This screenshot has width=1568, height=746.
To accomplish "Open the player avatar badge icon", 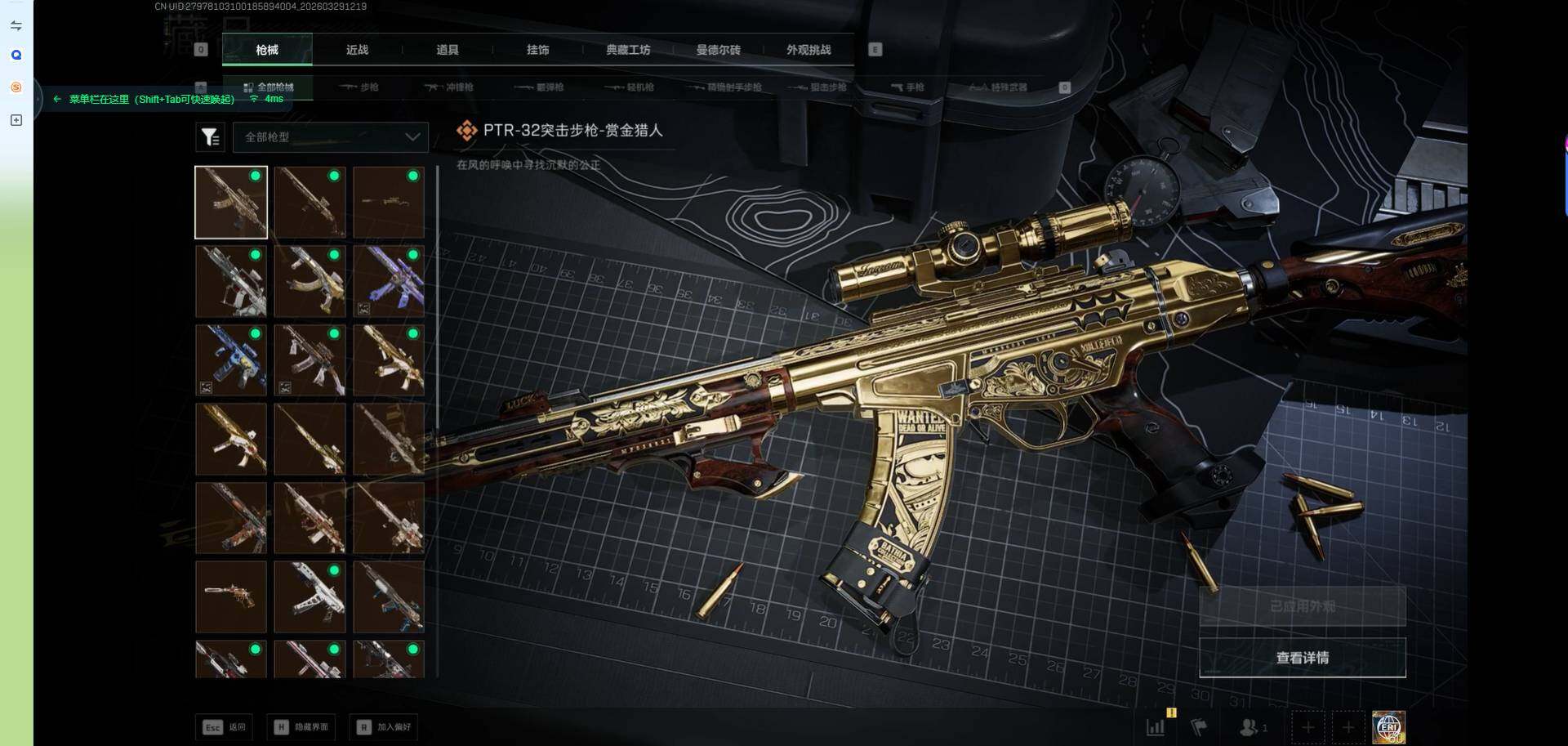I will 1388,726.
